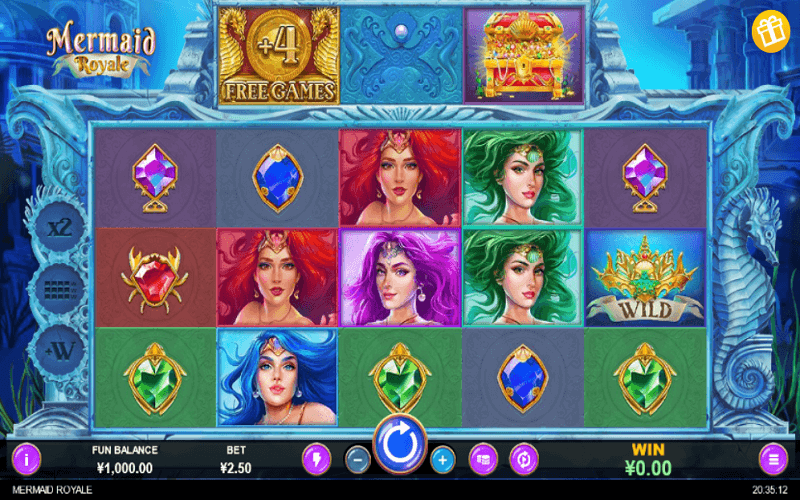
Task: Increase the bet with the plus button
Action: 443,460
